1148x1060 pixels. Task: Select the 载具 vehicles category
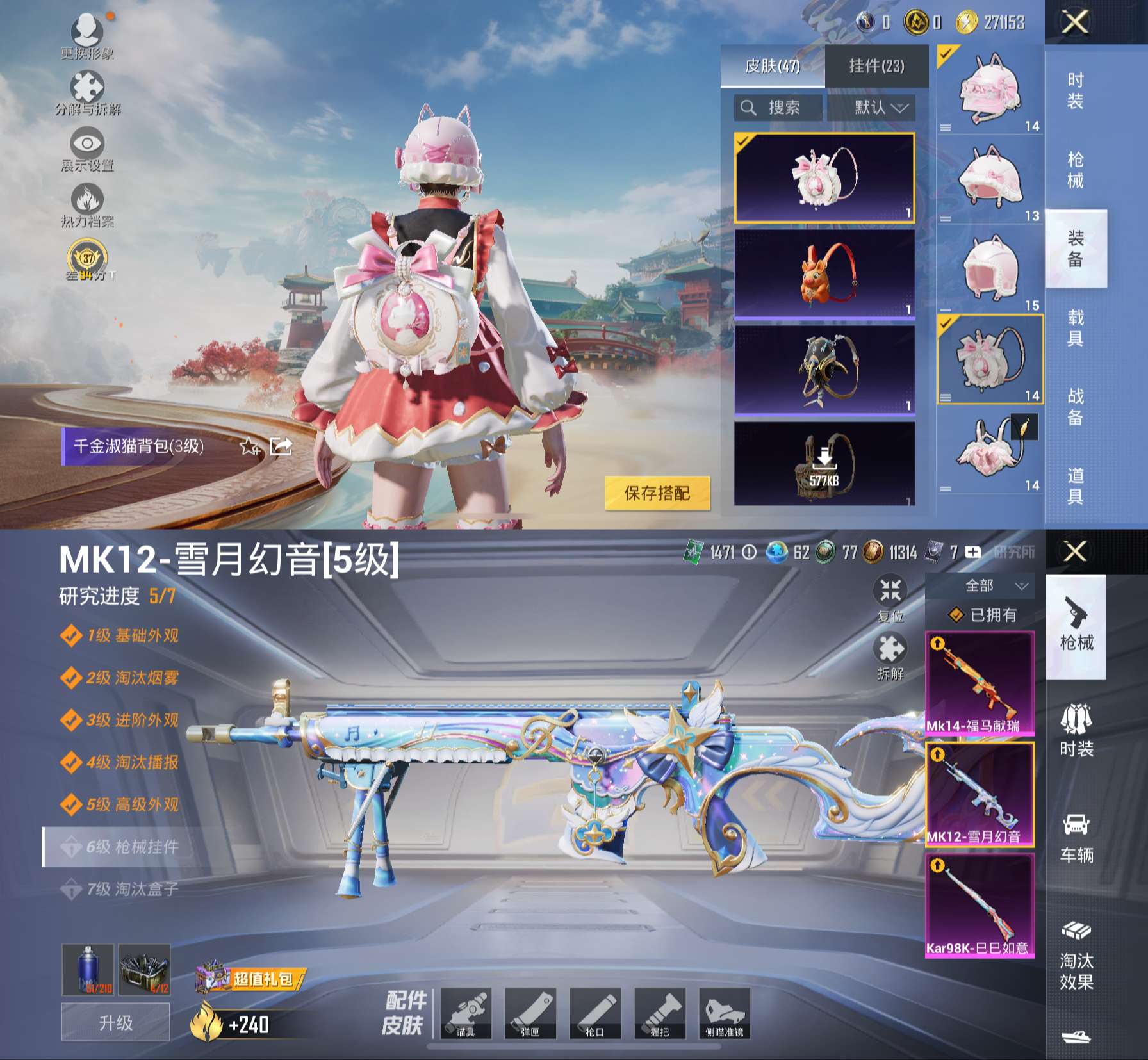tap(1076, 327)
